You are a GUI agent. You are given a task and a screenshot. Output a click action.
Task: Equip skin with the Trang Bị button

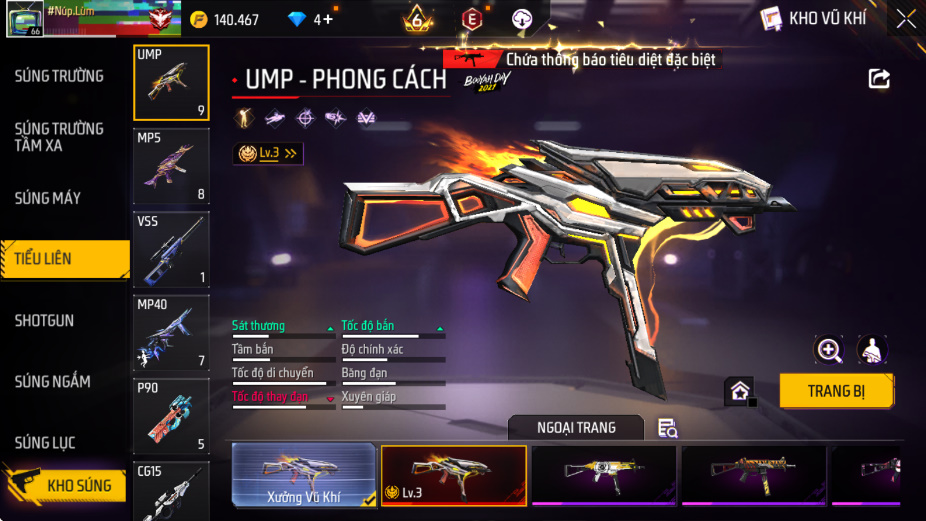[x=836, y=391]
